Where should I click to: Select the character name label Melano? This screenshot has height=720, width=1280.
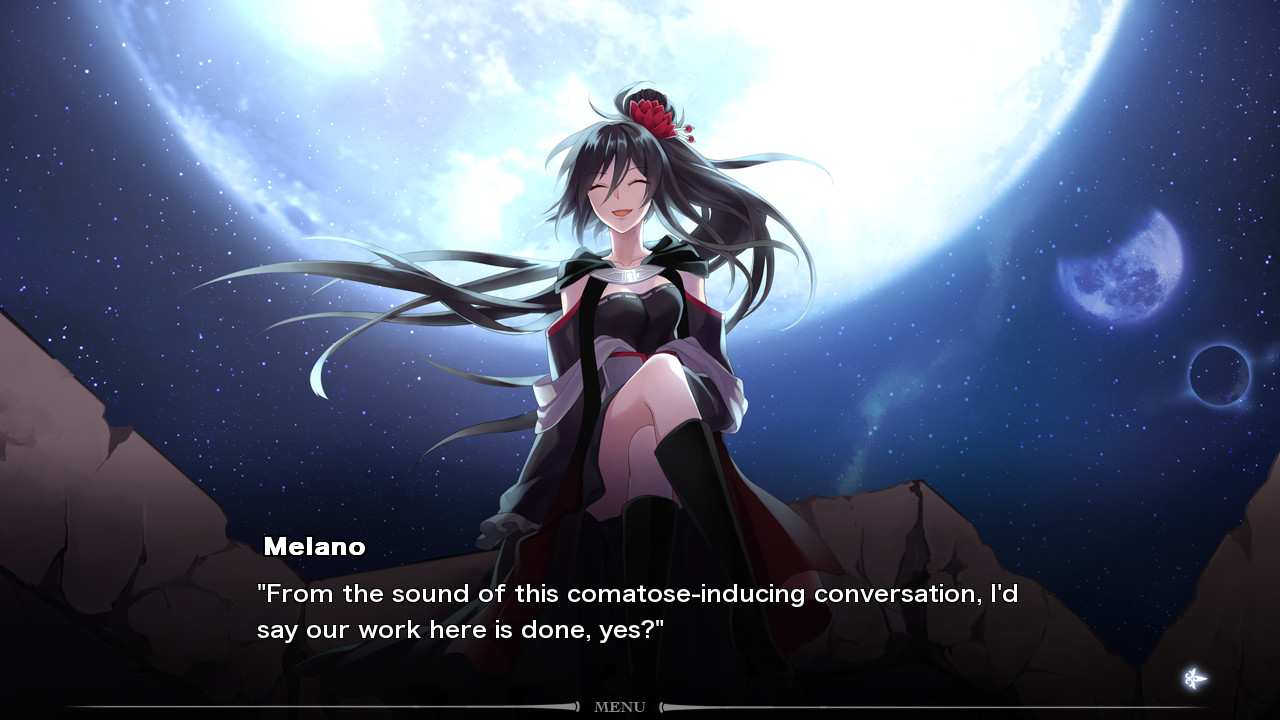[316, 547]
